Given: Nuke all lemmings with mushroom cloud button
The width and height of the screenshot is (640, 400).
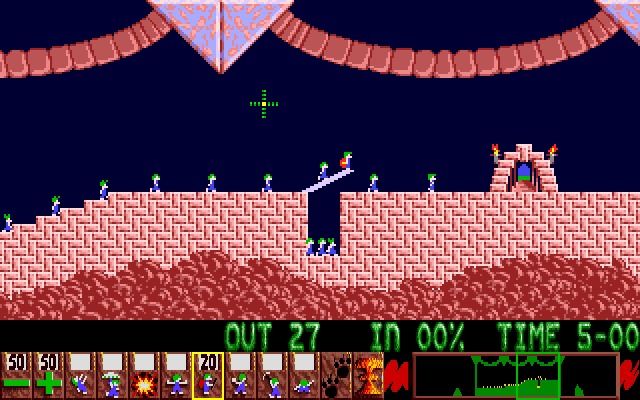Looking at the screenshot, I should pos(367,375).
